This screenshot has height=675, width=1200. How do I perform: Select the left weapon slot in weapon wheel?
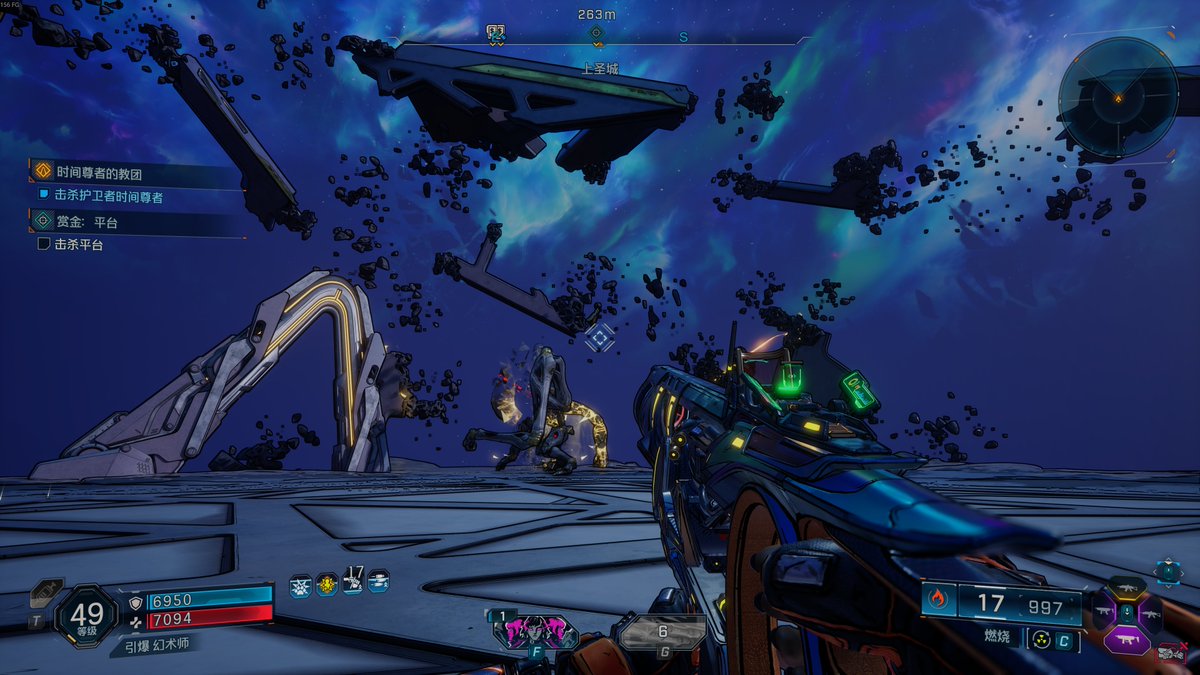pos(1103,612)
